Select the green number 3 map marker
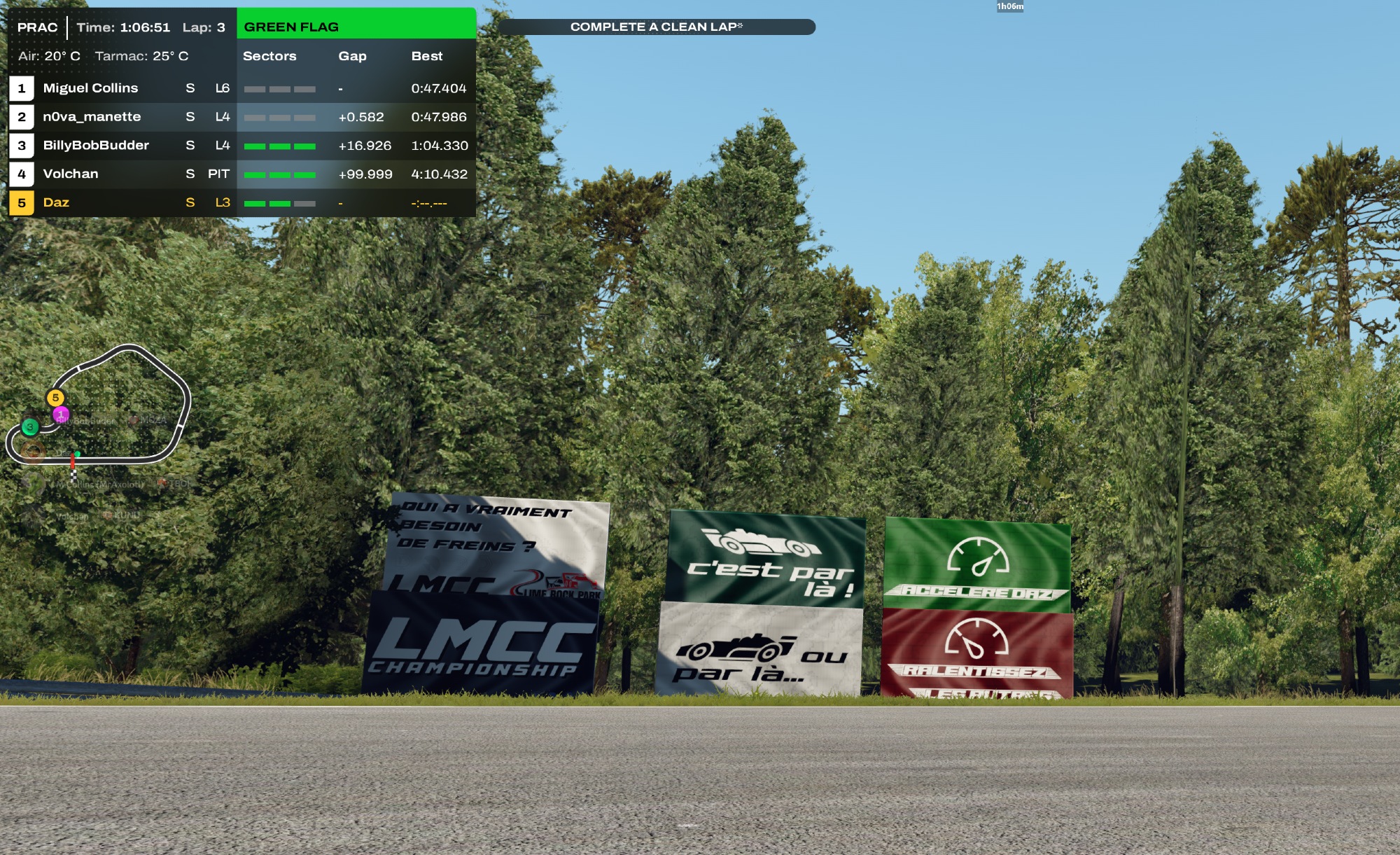Image resolution: width=1400 pixels, height=855 pixels. [x=29, y=426]
